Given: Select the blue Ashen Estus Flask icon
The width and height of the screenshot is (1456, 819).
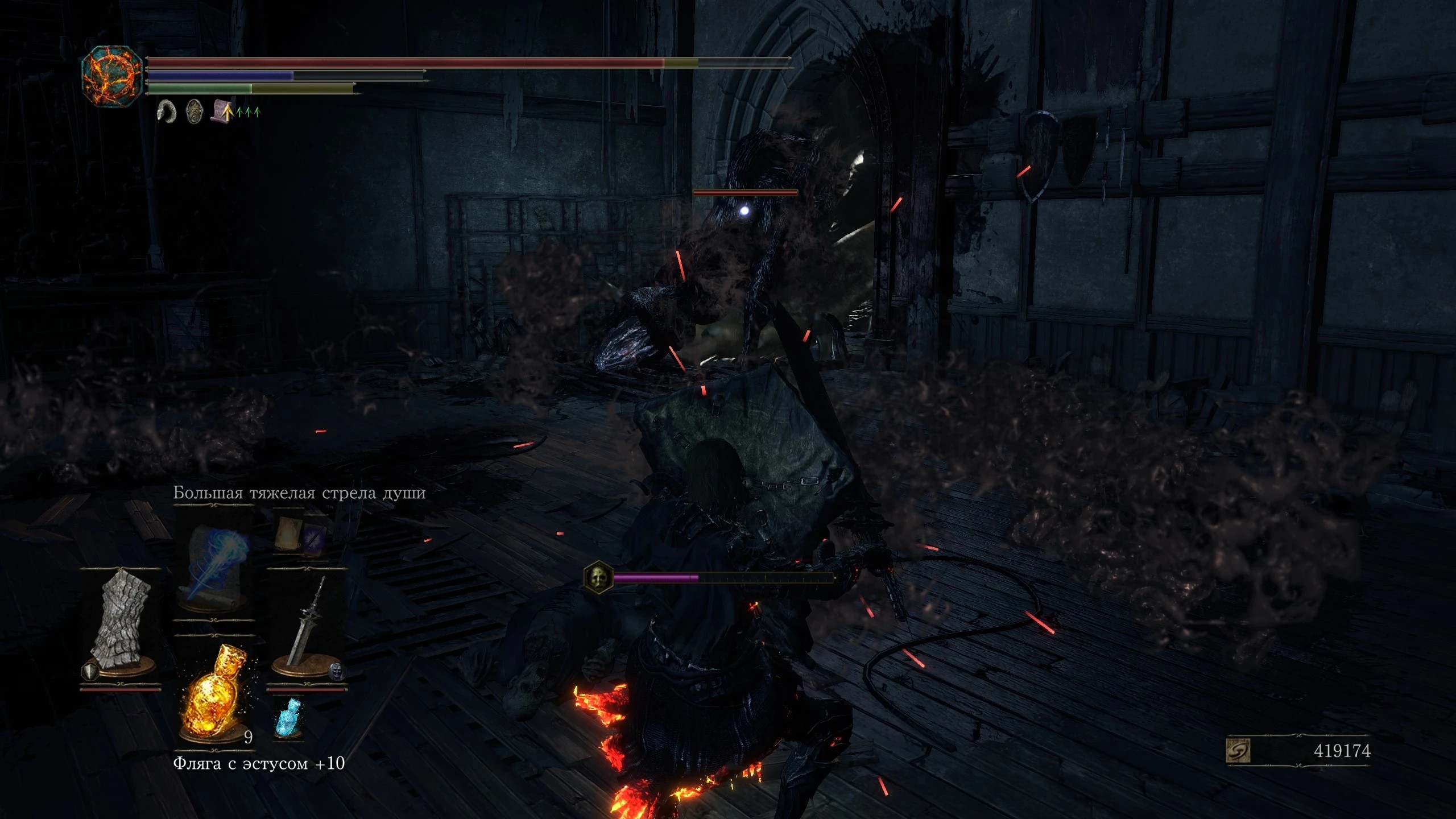Looking at the screenshot, I should pos(289,718).
